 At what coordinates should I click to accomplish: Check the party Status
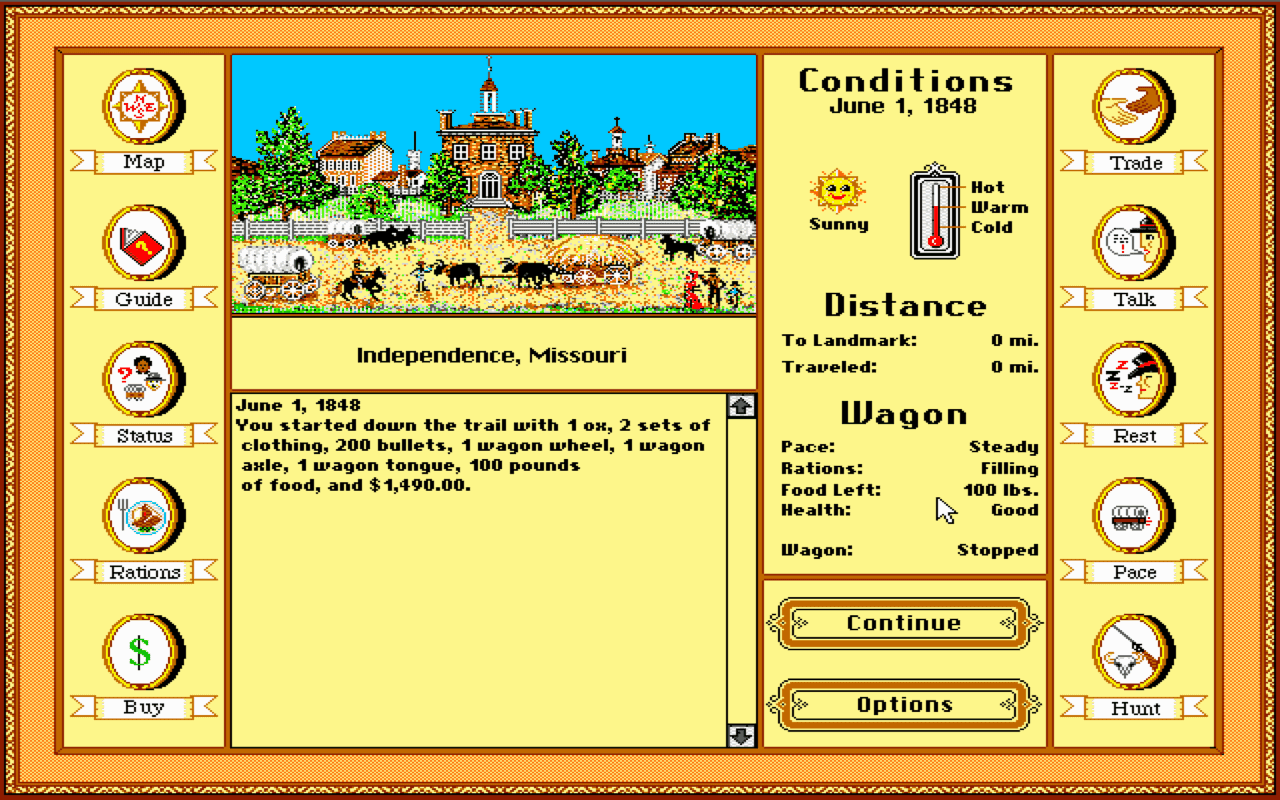[143, 384]
